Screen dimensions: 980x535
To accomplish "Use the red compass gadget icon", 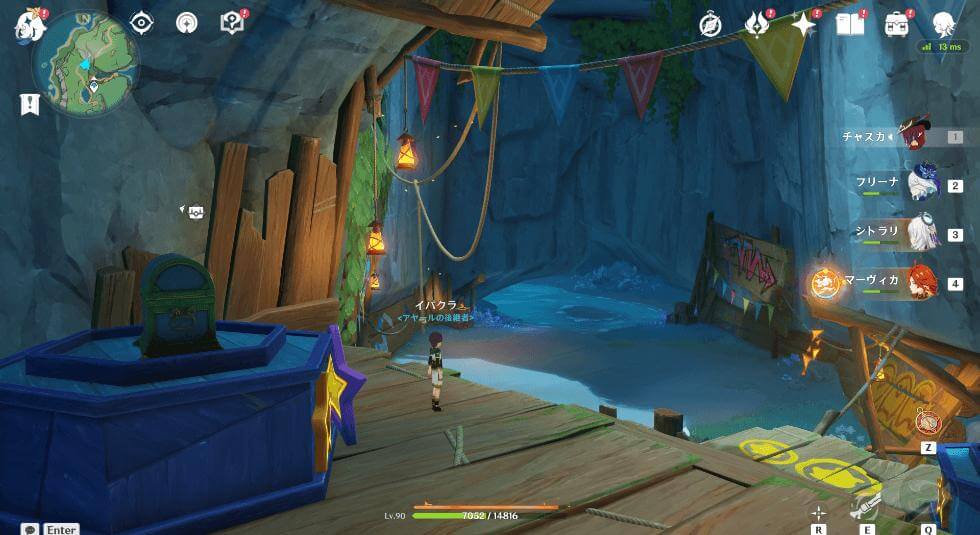I will 929,422.
